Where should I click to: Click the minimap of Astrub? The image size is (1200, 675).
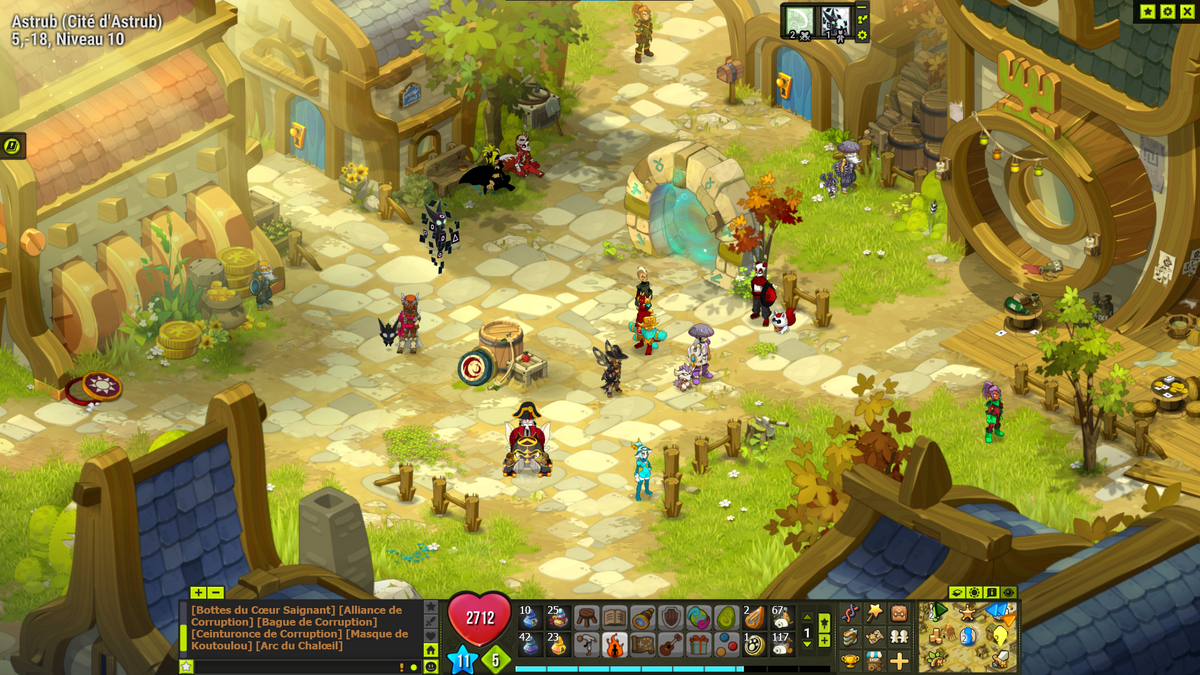pyautogui.click(x=968, y=636)
